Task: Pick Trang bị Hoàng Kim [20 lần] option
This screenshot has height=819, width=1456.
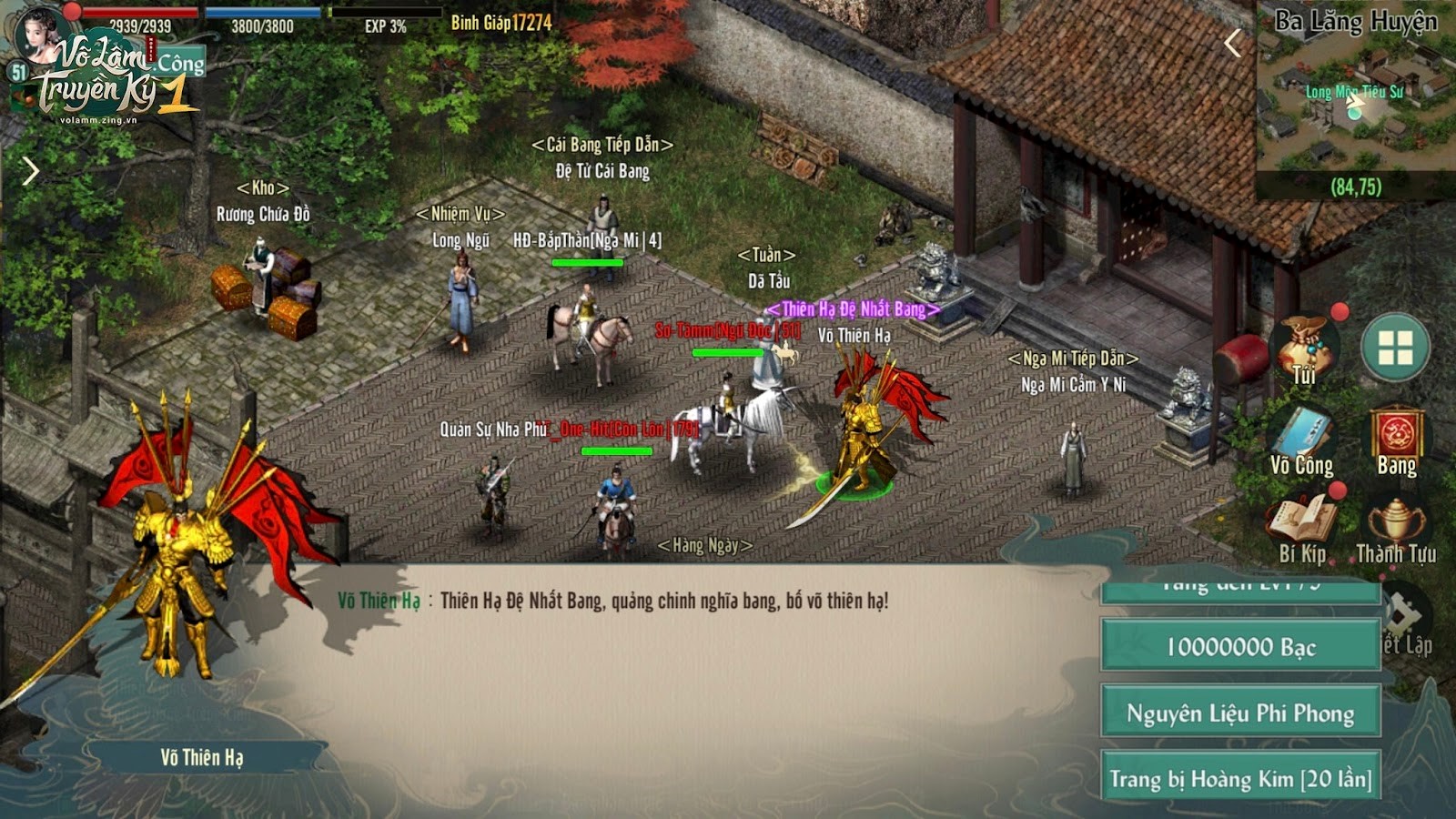Action: (x=1240, y=778)
